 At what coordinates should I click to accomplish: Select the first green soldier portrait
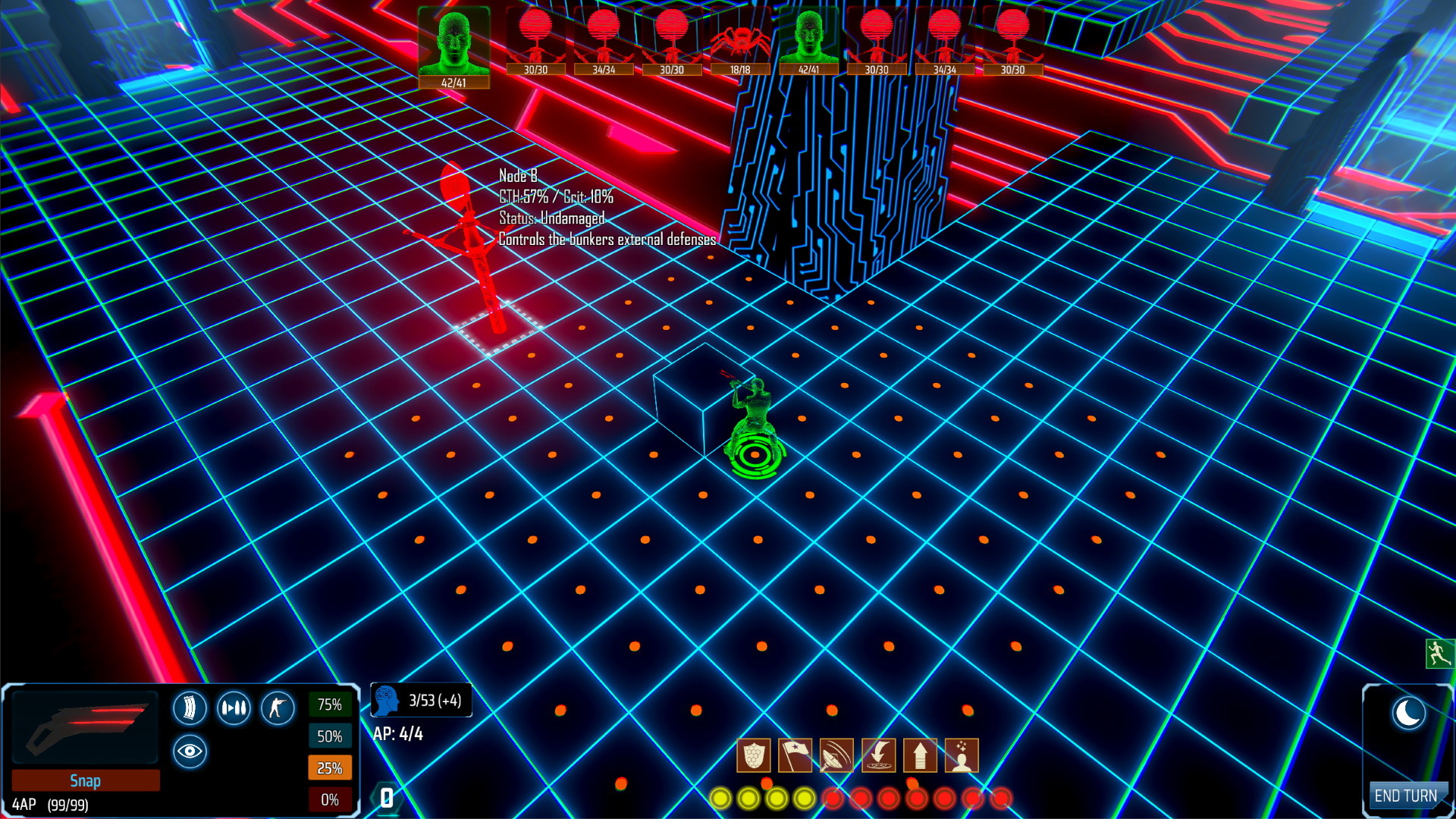(x=453, y=42)
